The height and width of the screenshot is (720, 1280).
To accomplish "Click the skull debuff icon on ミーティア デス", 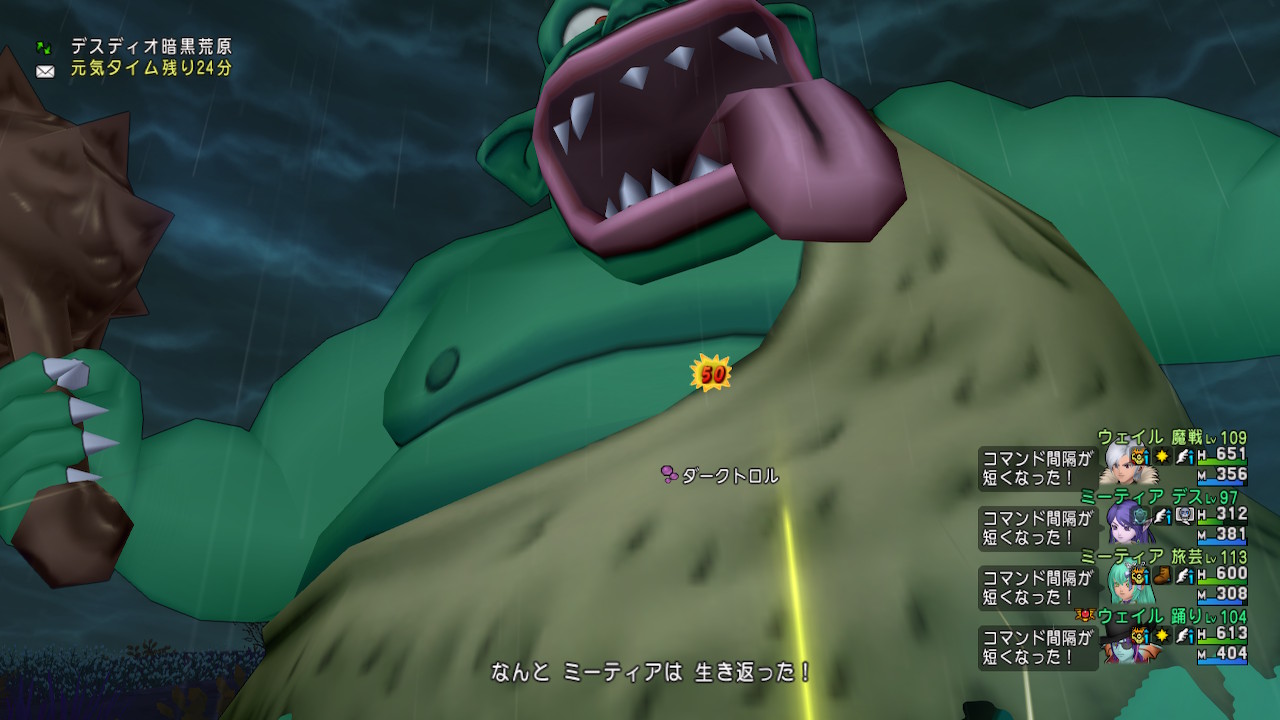I will click(1183, 516).
